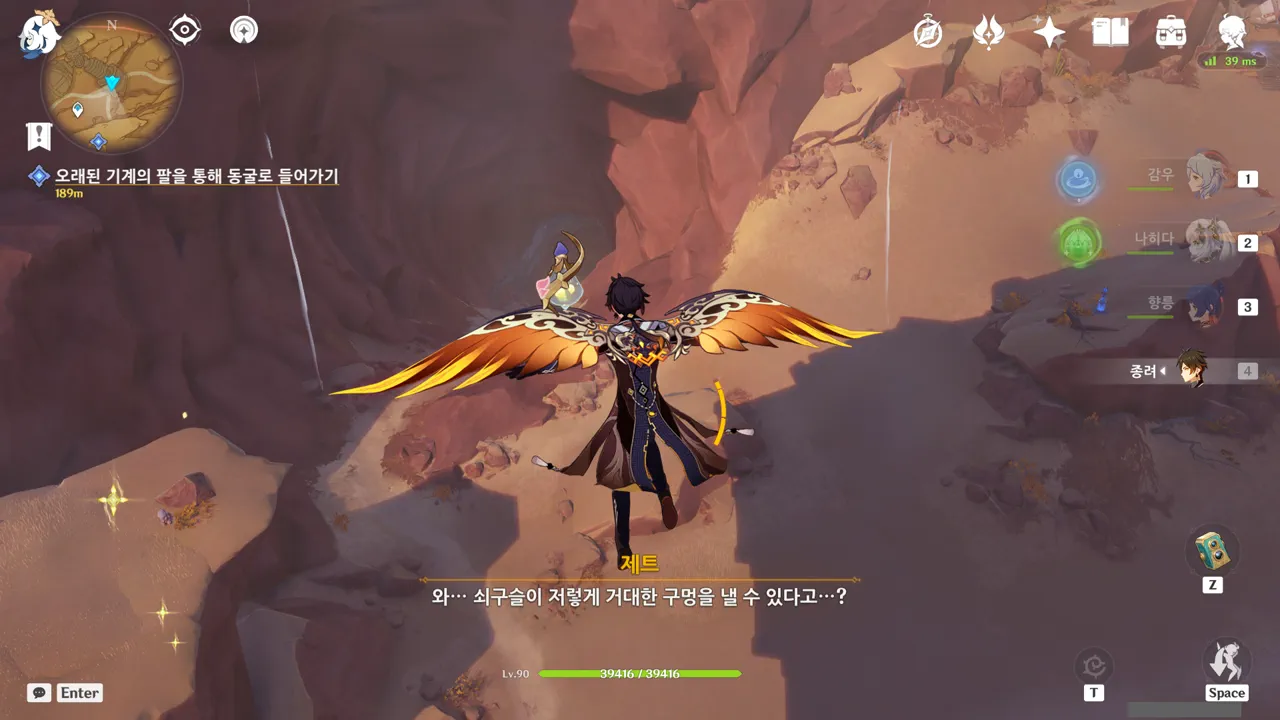Activate the winged jump action button
1280x720 pixels.
pos(1226,661)
